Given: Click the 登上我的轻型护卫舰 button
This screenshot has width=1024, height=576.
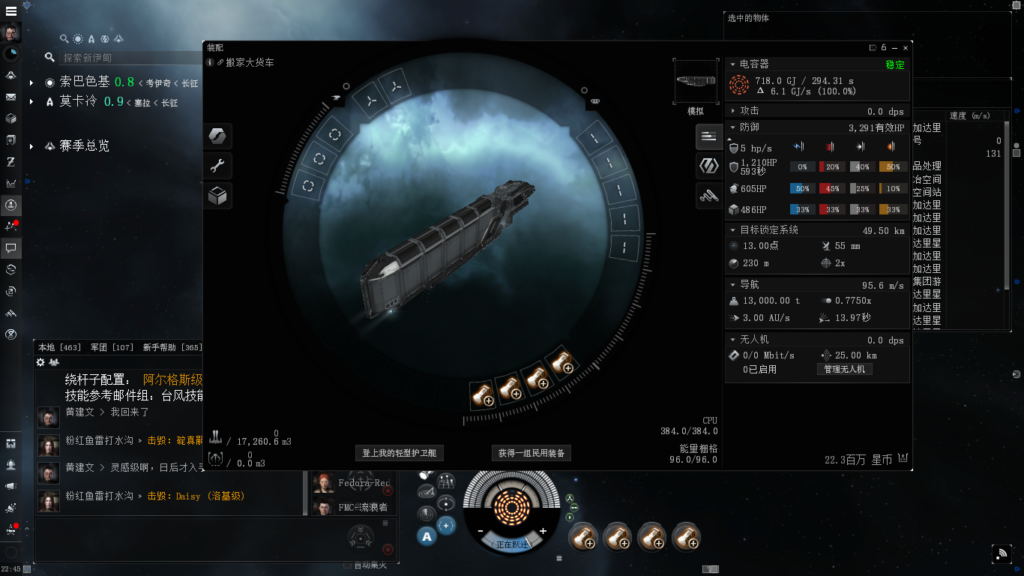Looking at the screenshot, I should [399, 453].
